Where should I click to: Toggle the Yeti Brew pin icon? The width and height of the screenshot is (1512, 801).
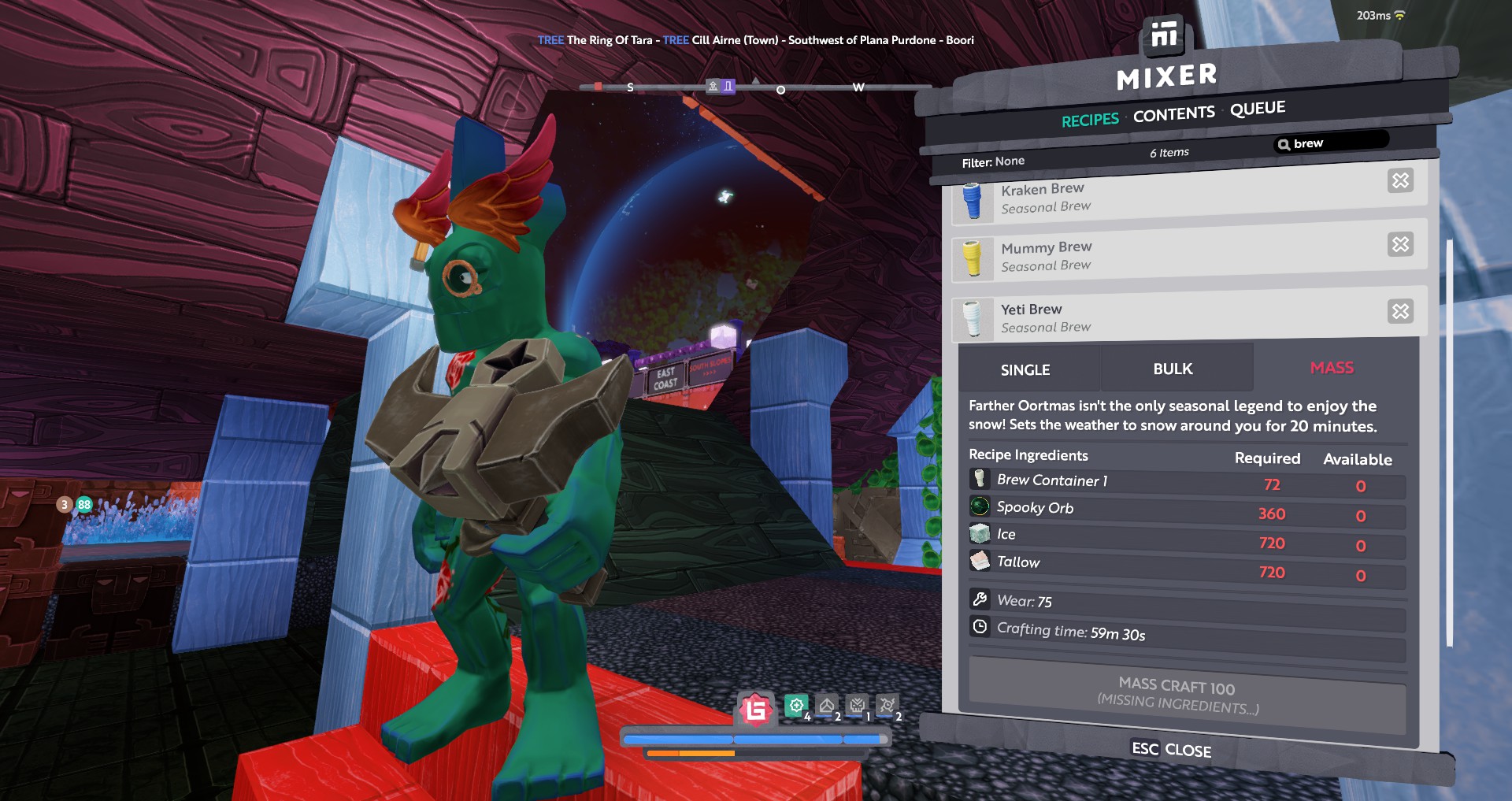pos(1400,311)
